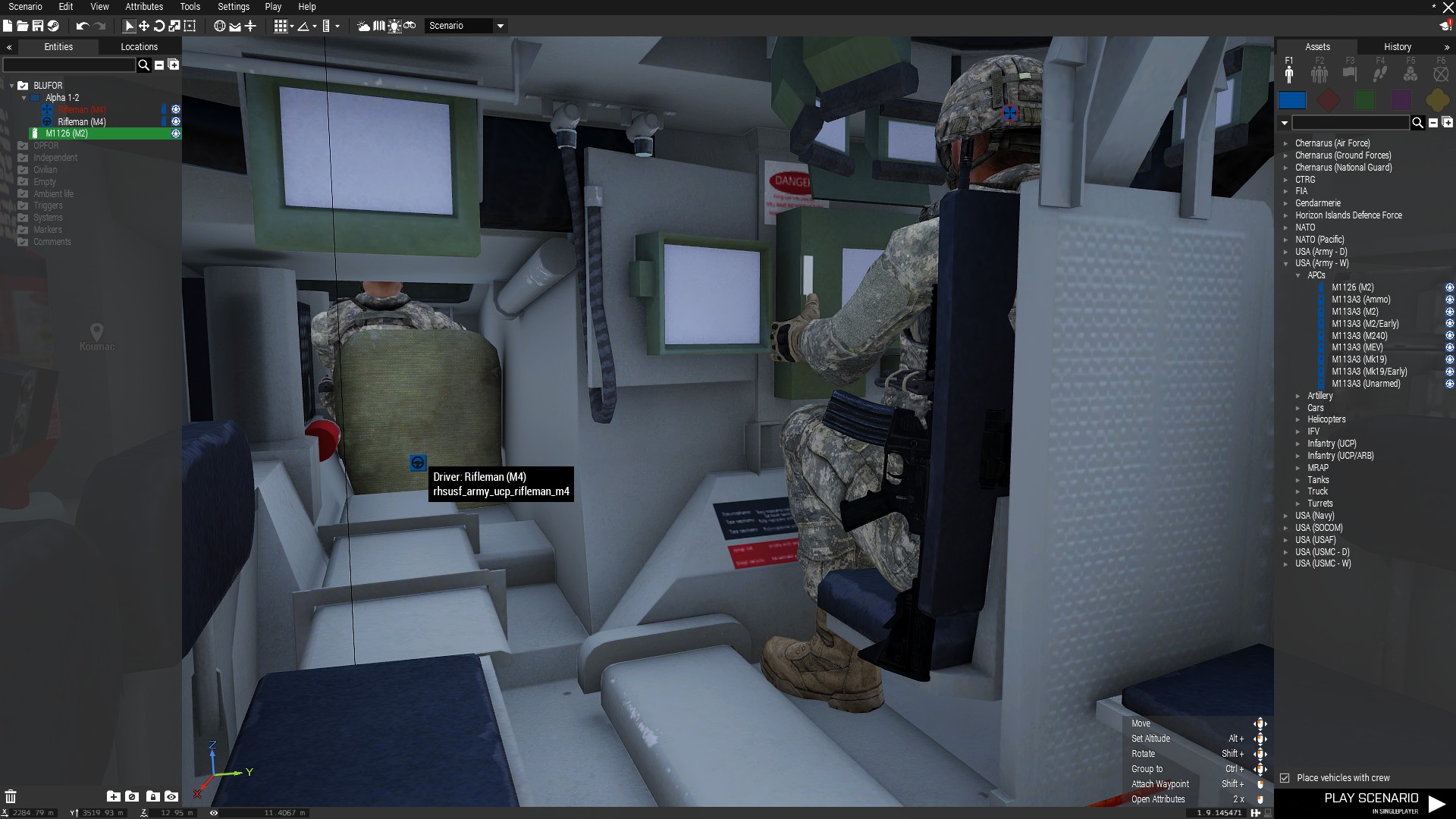Expand the USA (Navy) faction
The width and height of the screenshot is (1456, 819).
[1286, 516]
